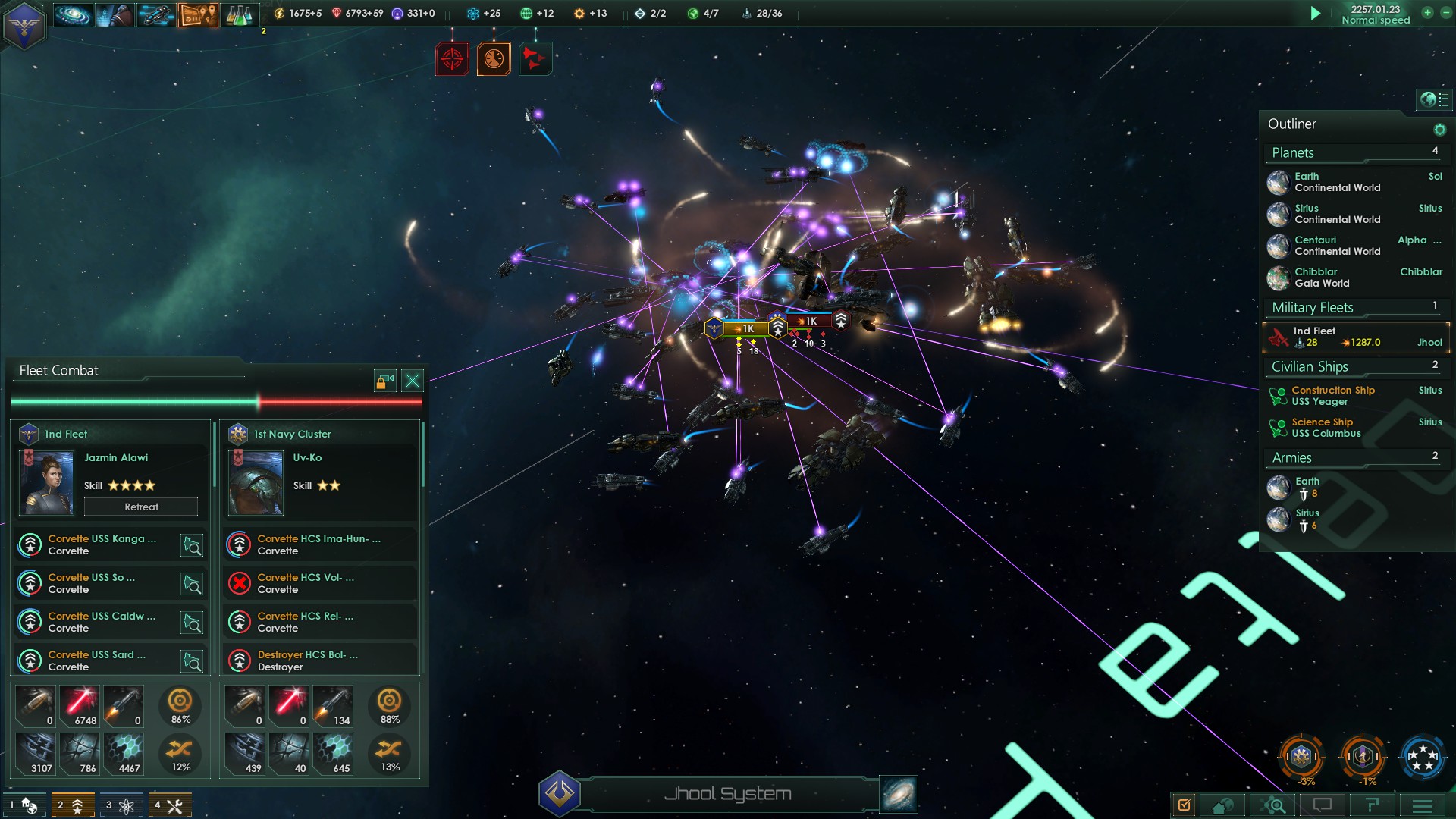Open the red crosshair alert notification
Viewport: 1456px width, 819px height.
click(453, 59)
